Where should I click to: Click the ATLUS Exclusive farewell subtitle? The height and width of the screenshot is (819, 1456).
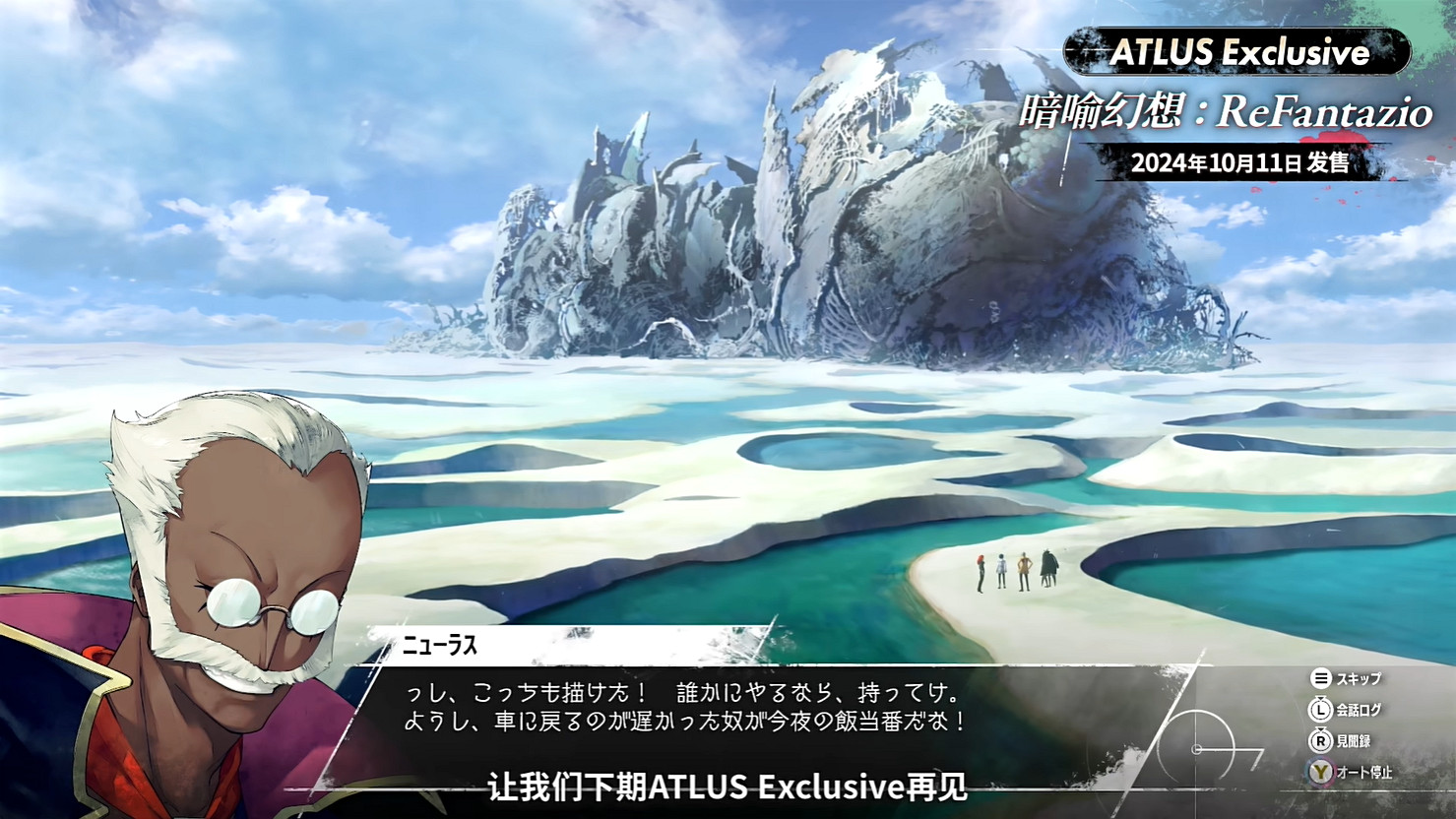click(728, 787)
